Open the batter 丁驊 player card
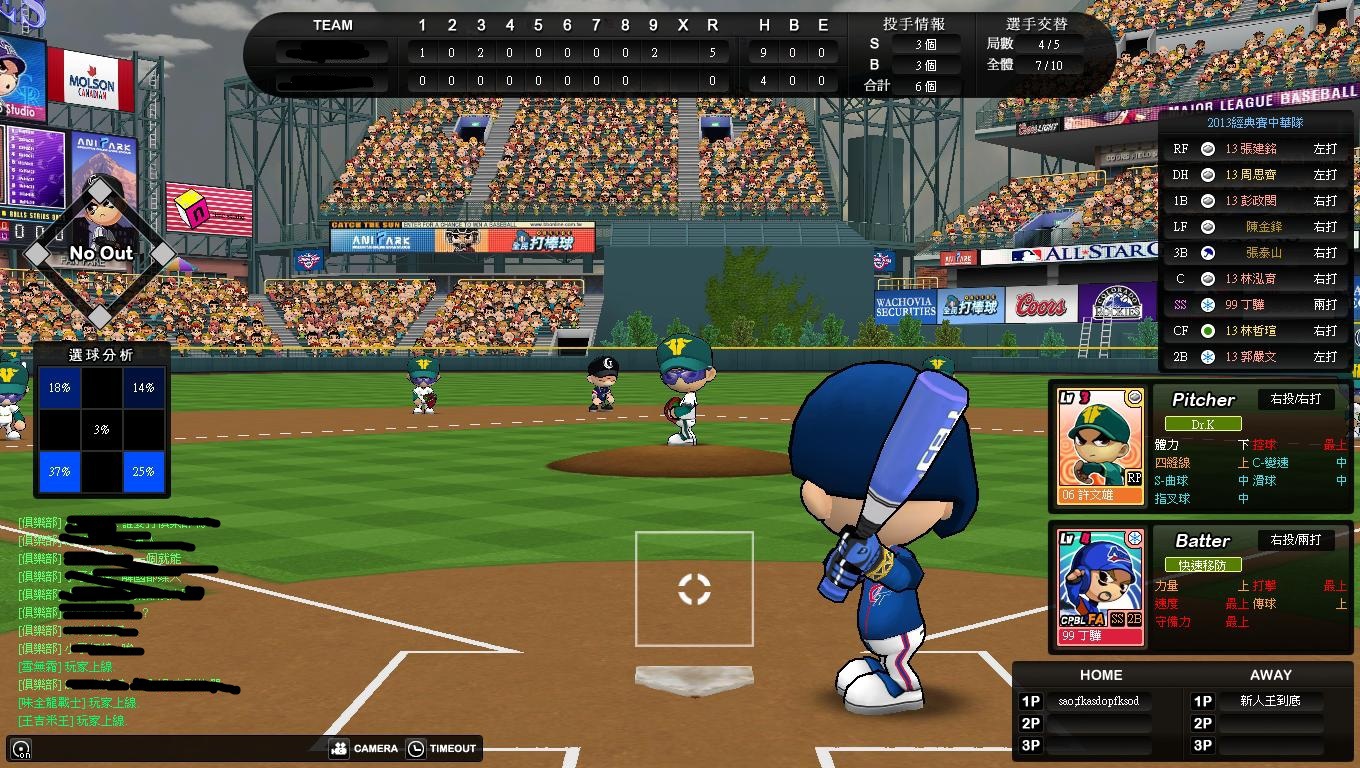Image resolution: width=1360 pixels, height=768 pixels. 1101,587
